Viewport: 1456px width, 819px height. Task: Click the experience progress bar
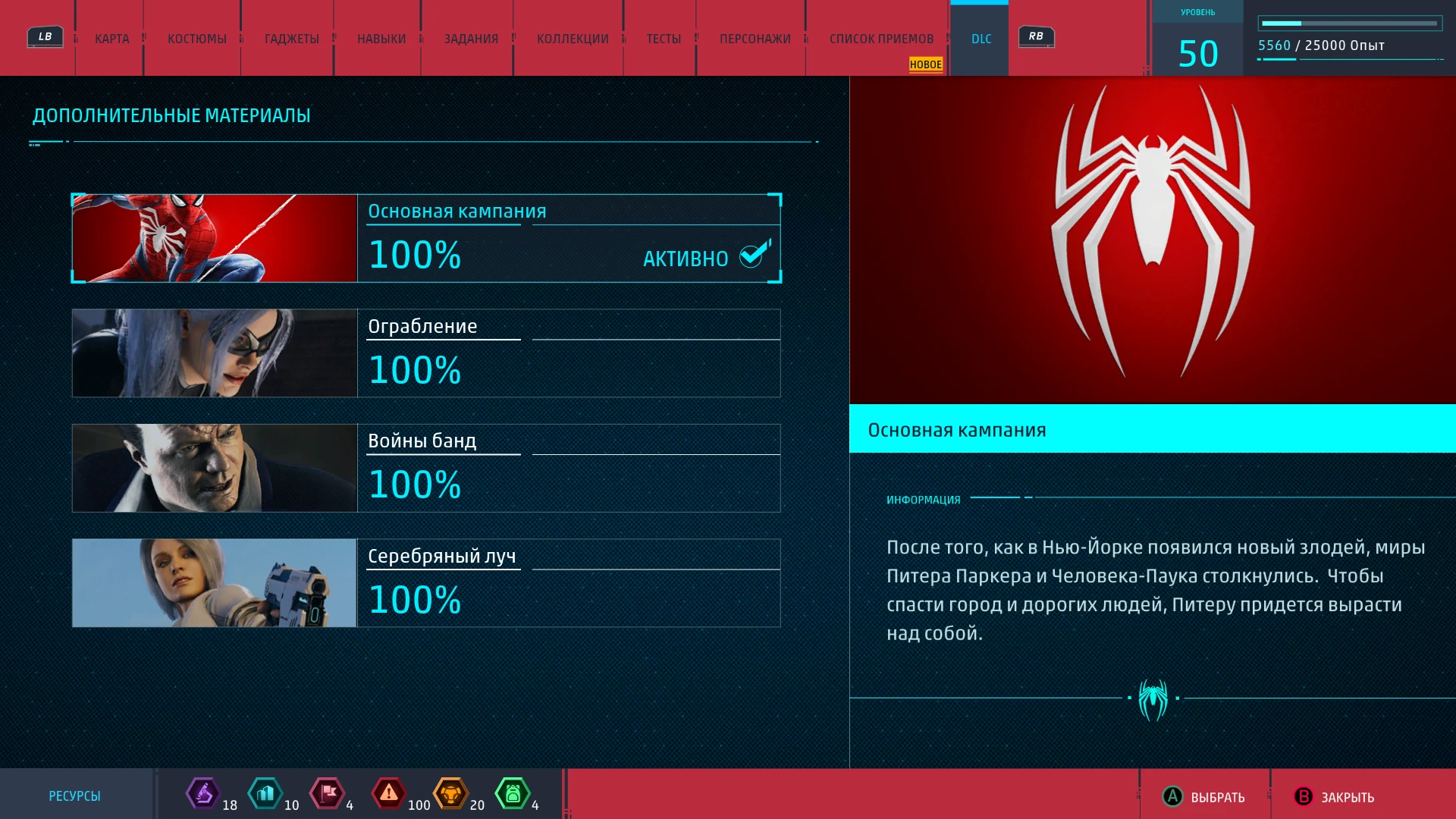point(1351,21)
